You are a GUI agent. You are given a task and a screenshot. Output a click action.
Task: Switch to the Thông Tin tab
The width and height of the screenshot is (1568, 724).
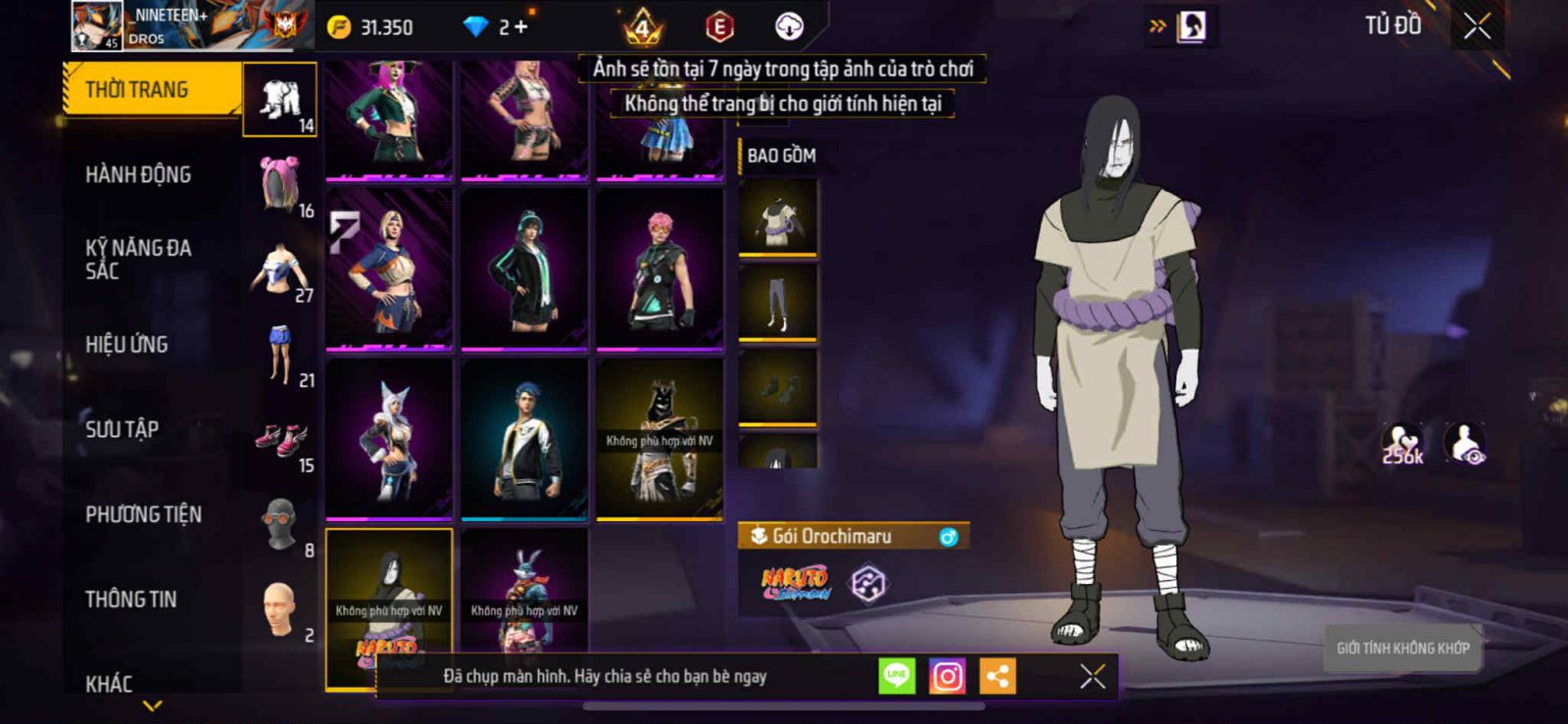tap(130, 600)
